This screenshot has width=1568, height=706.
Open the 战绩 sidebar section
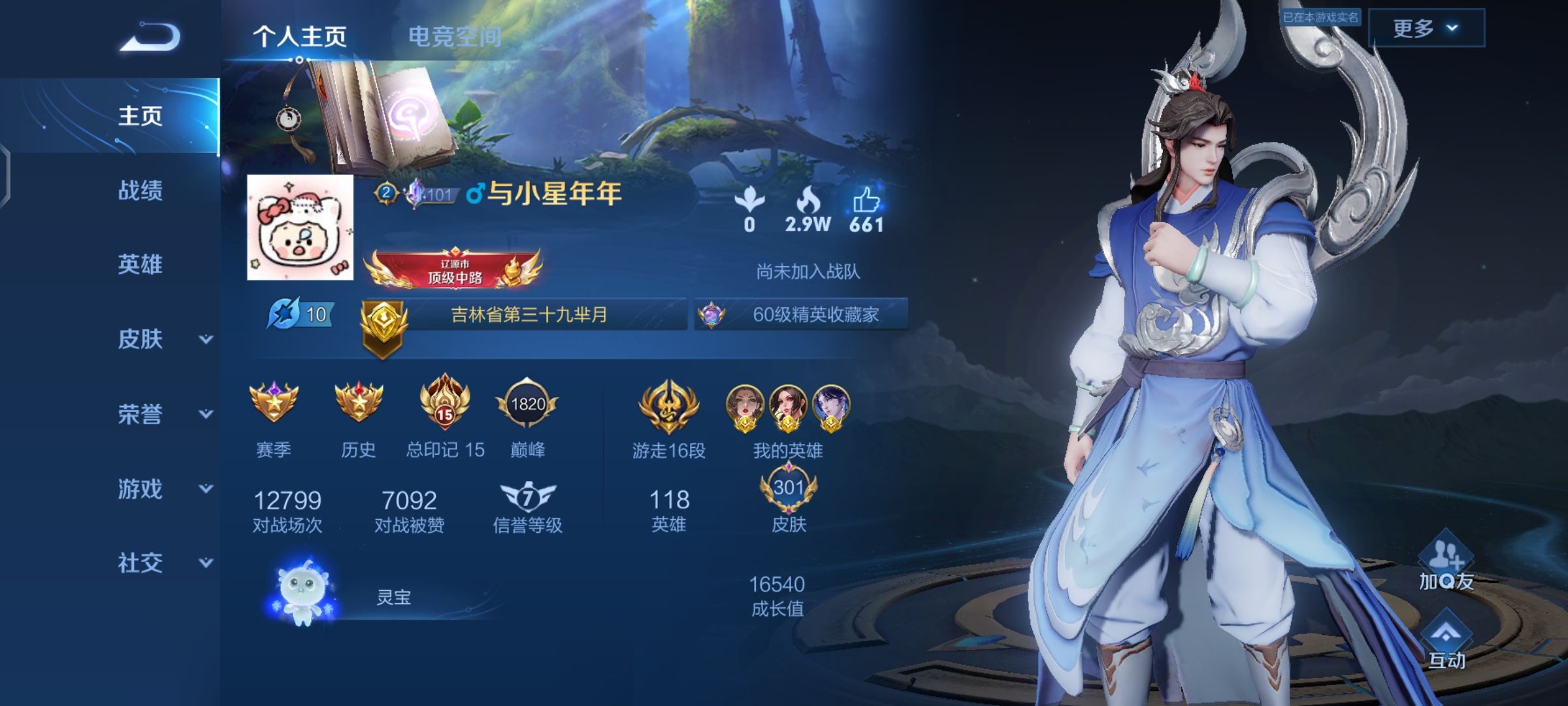140,191
